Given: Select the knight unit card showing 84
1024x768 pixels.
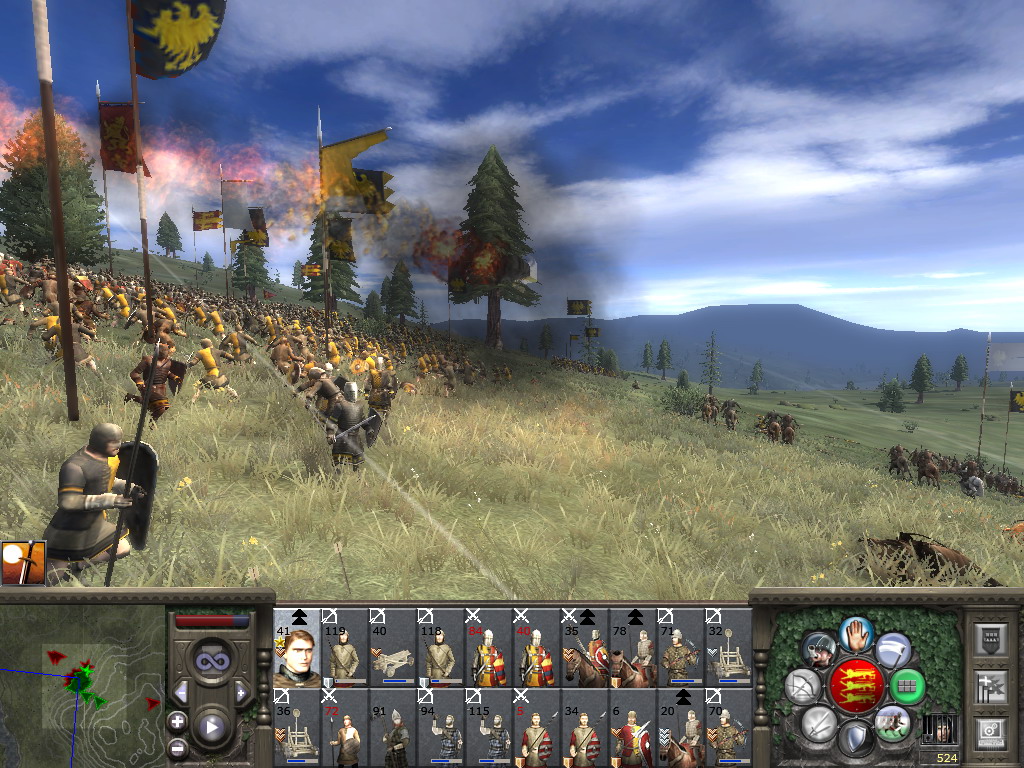Looking at the screenshot, I should [489, 648].
